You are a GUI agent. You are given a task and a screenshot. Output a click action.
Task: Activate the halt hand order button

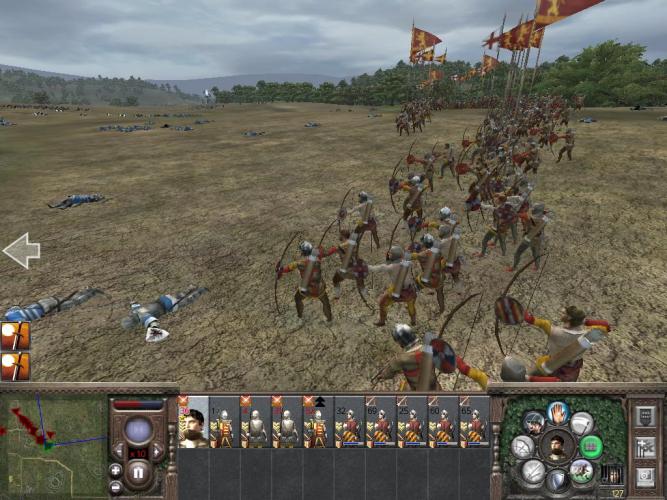click(x=558, y=413)
